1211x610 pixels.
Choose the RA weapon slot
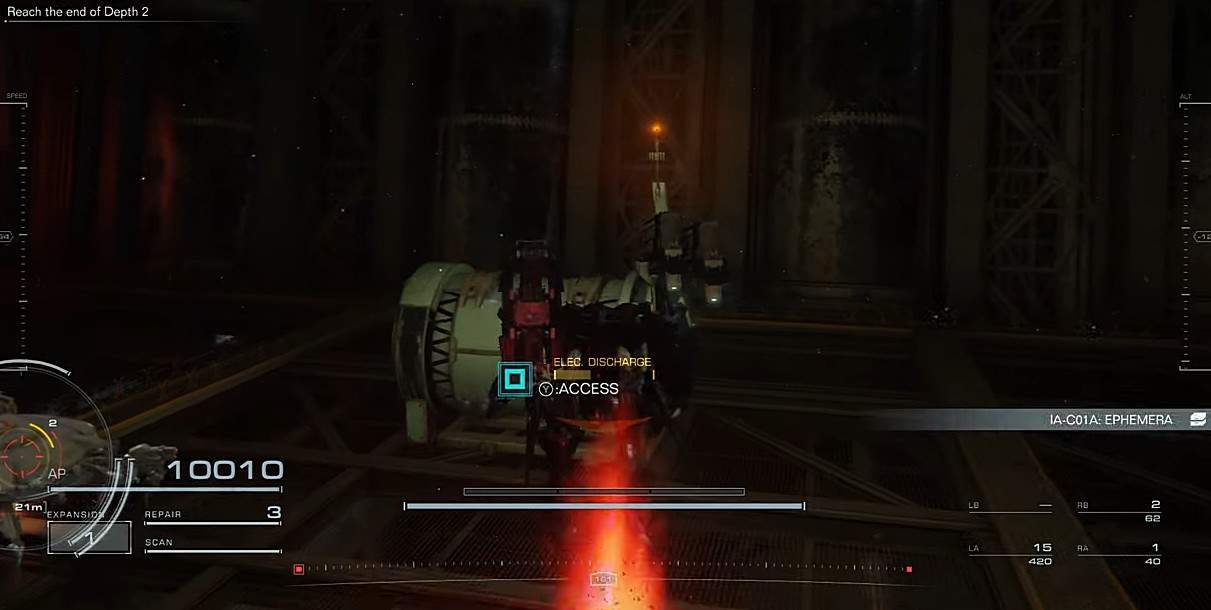tap(1118, 553)
